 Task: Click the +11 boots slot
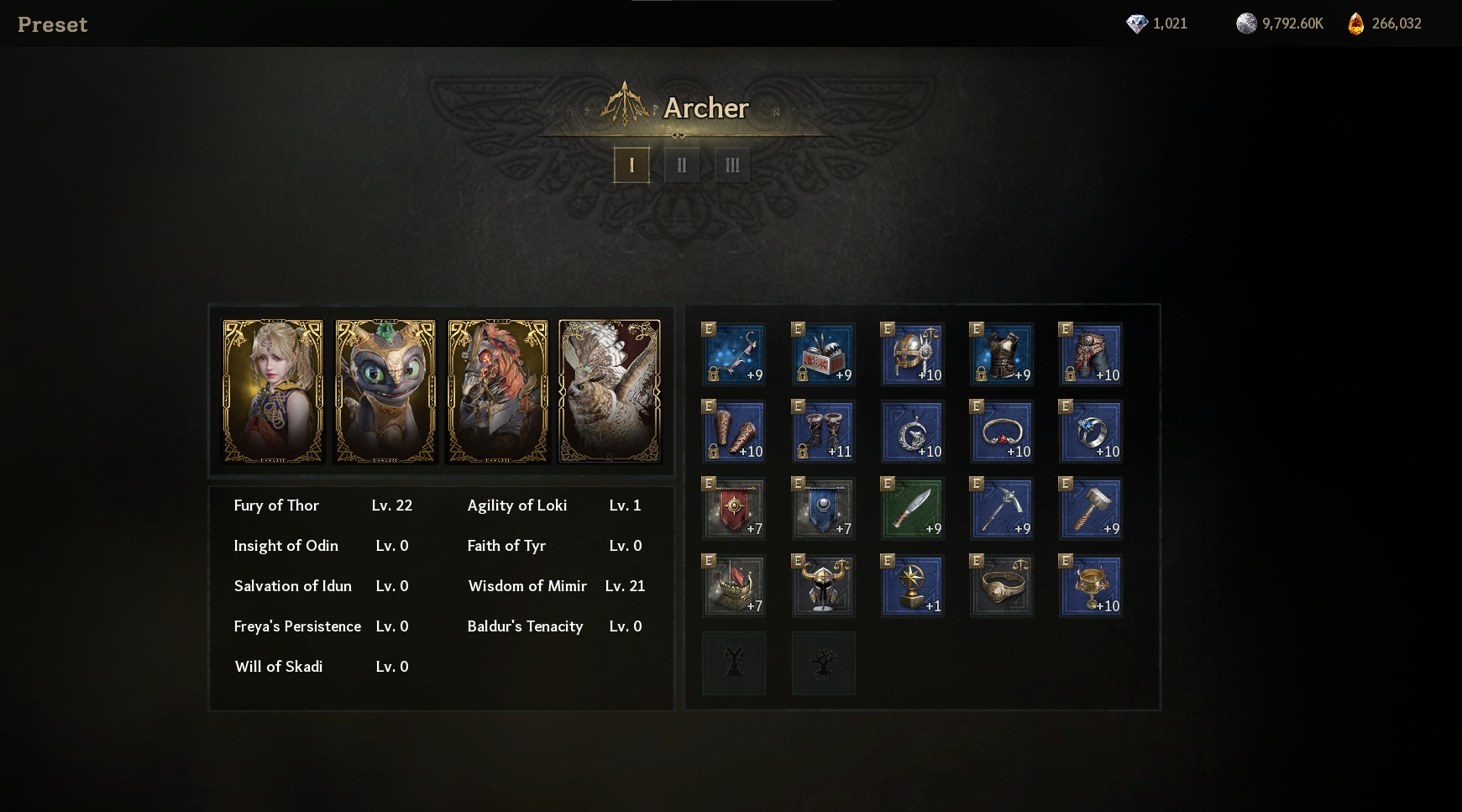tap(824, 432)
